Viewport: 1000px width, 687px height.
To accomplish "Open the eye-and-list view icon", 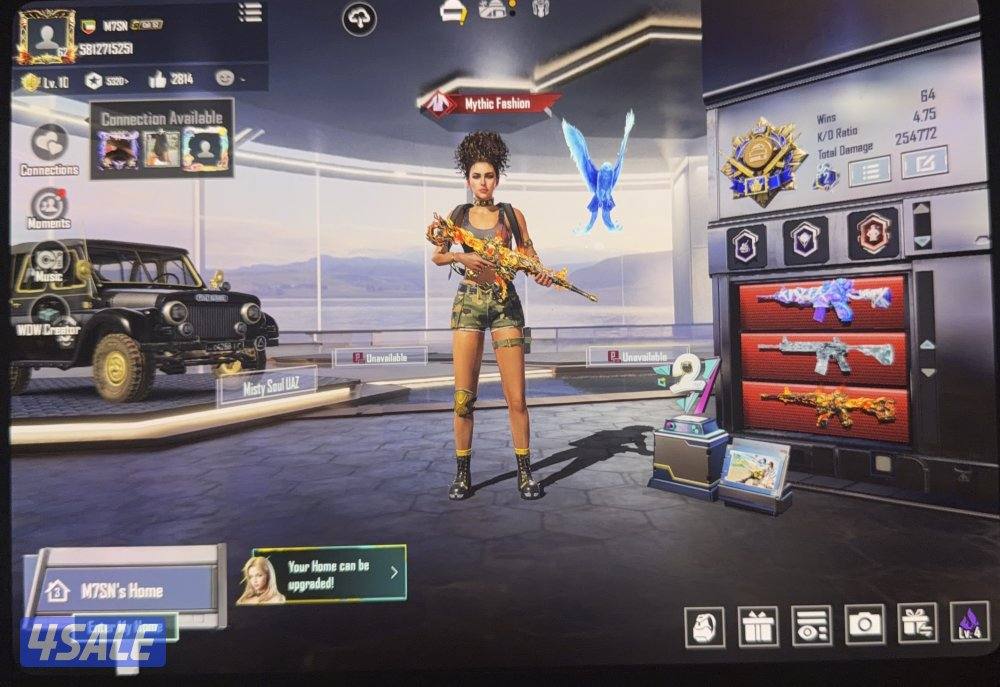I will click(810, 626).
